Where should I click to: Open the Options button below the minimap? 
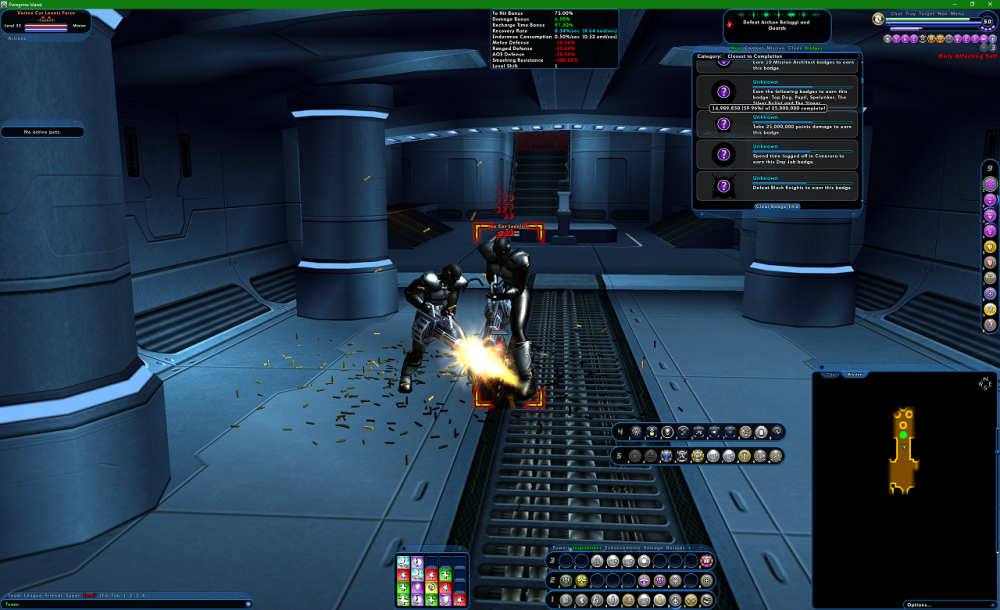coord(920,604)
